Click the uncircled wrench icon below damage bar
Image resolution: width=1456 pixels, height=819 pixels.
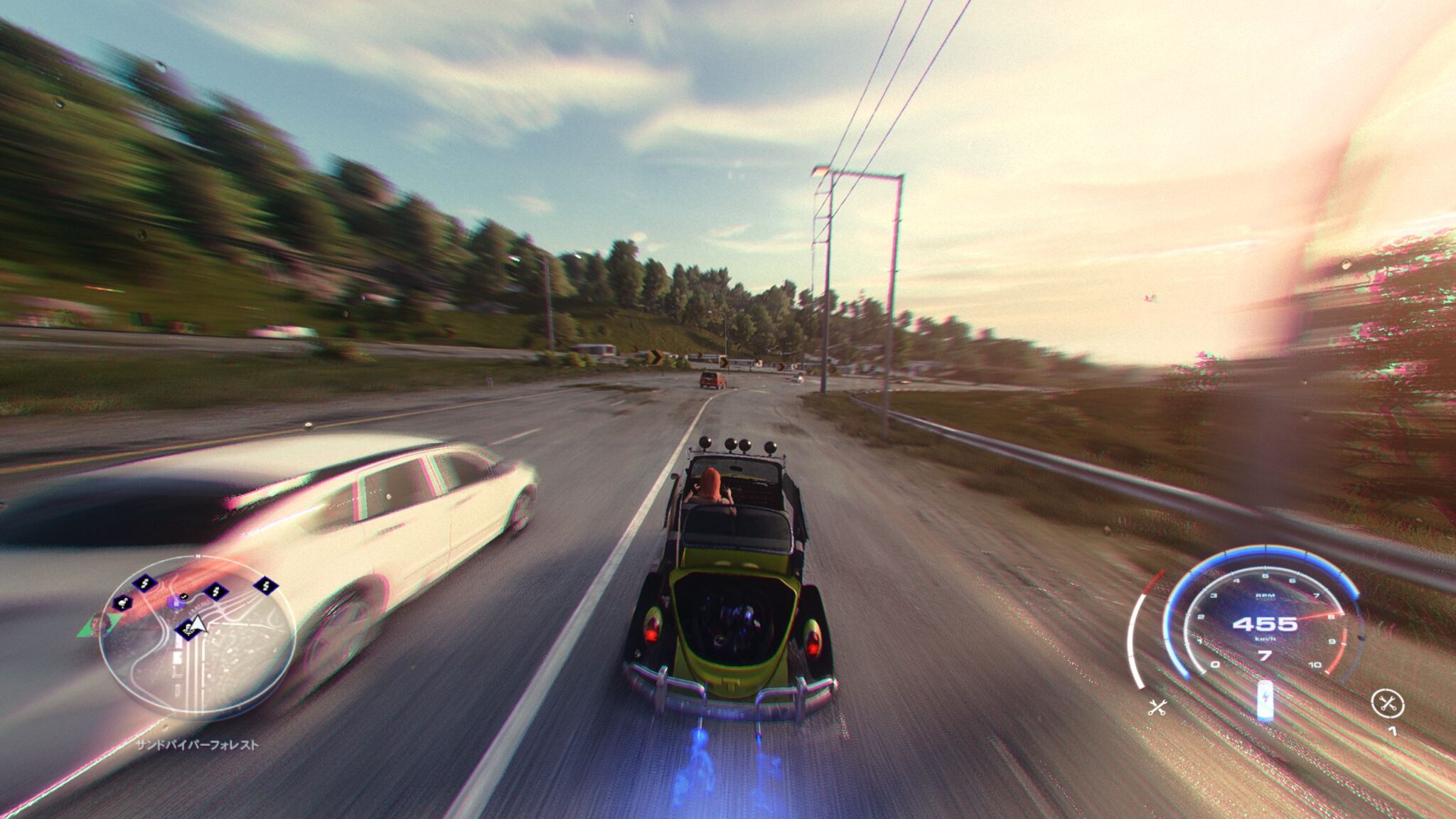1157,707
